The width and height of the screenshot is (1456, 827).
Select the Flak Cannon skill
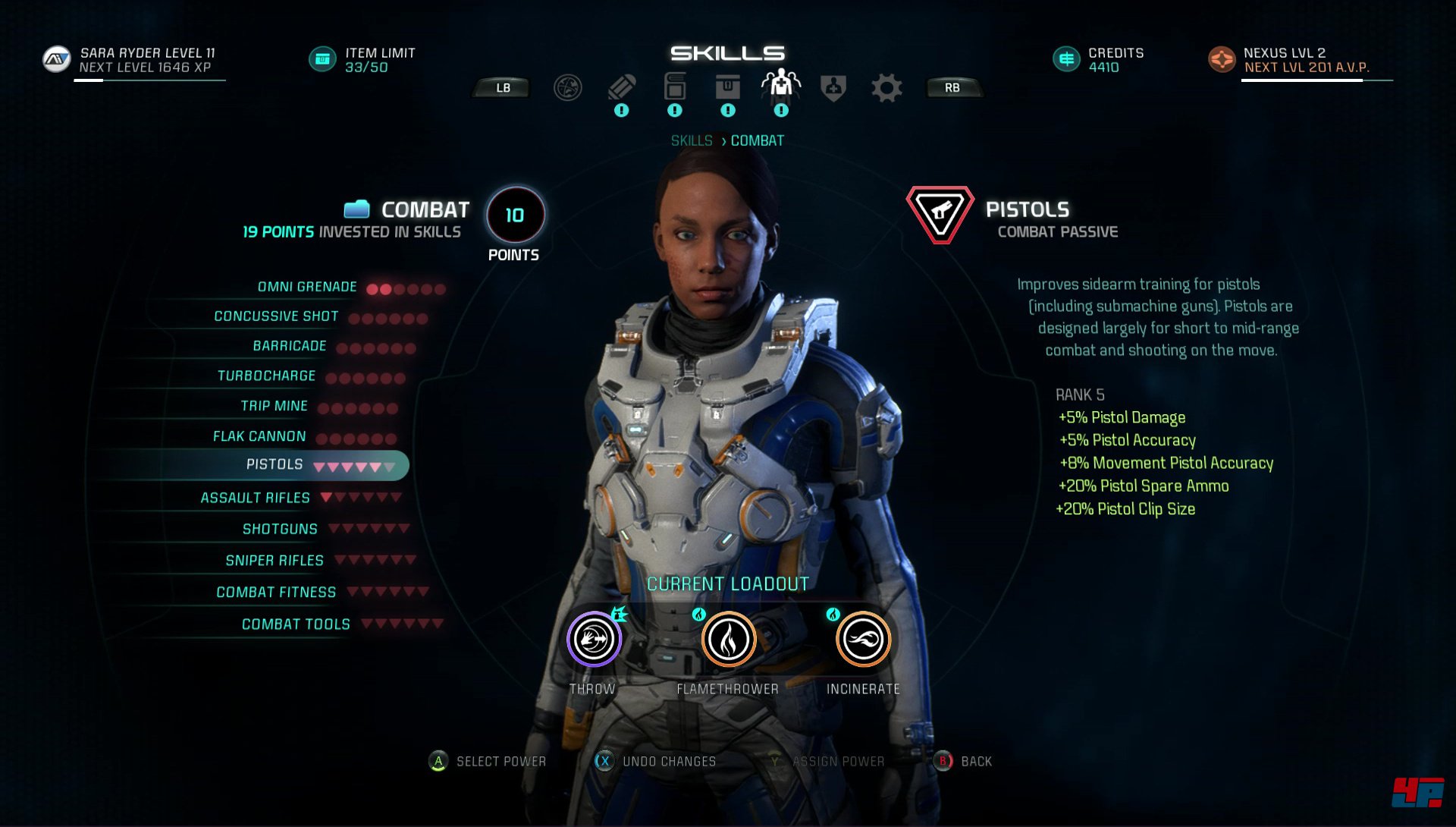[x=259, y=436]
